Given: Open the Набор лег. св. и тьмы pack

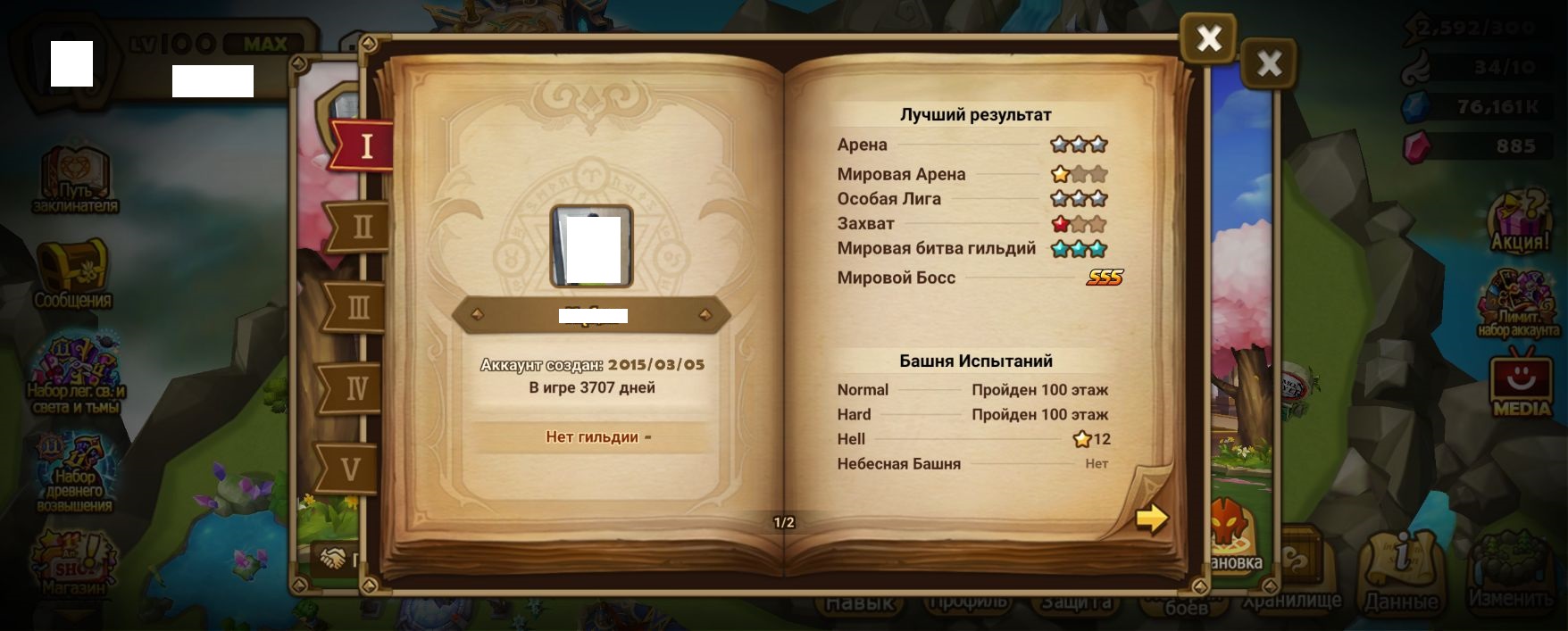Looking at the screenshot, I should pos(76,373).
